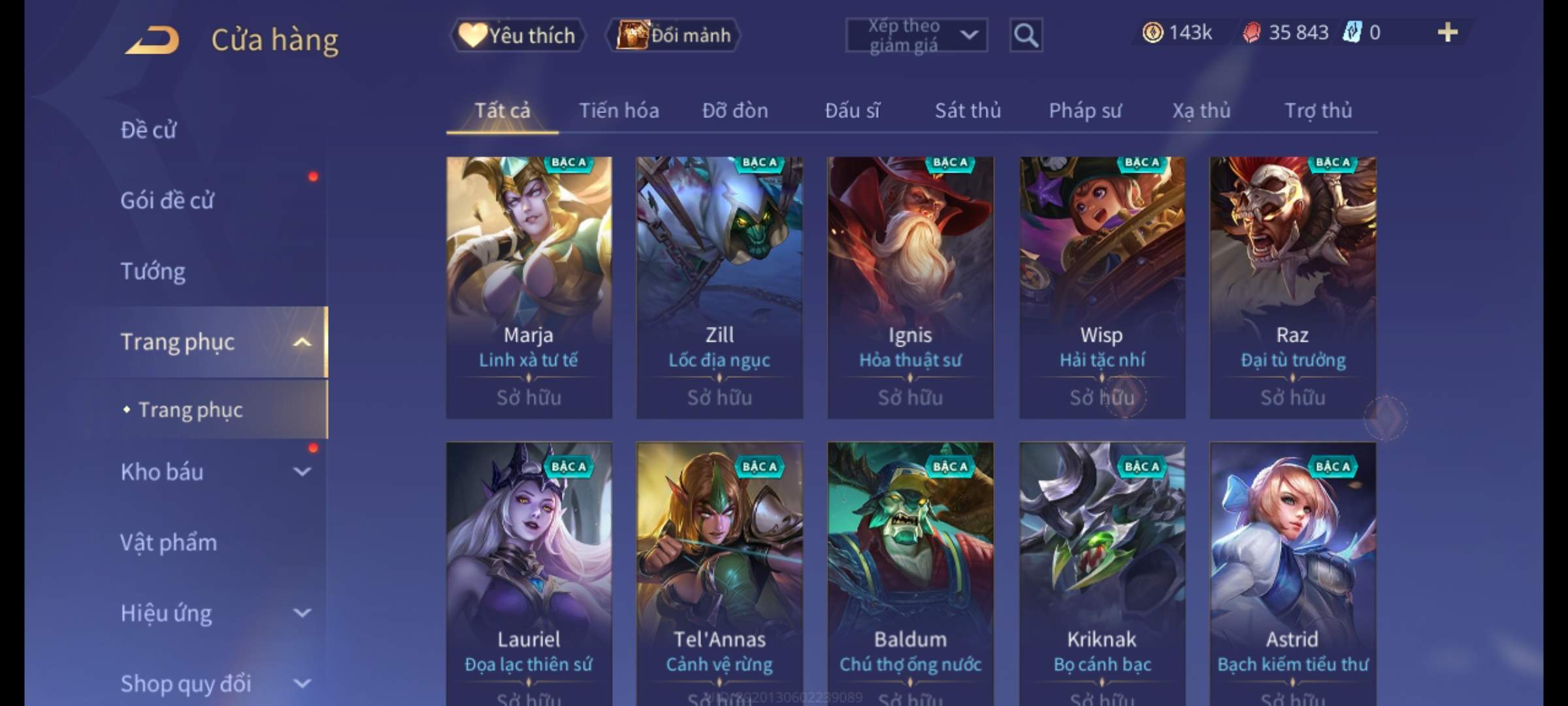Screen dimensions: 1568x706
Task: Add currency with the plus button
Action: (1447, 33)
